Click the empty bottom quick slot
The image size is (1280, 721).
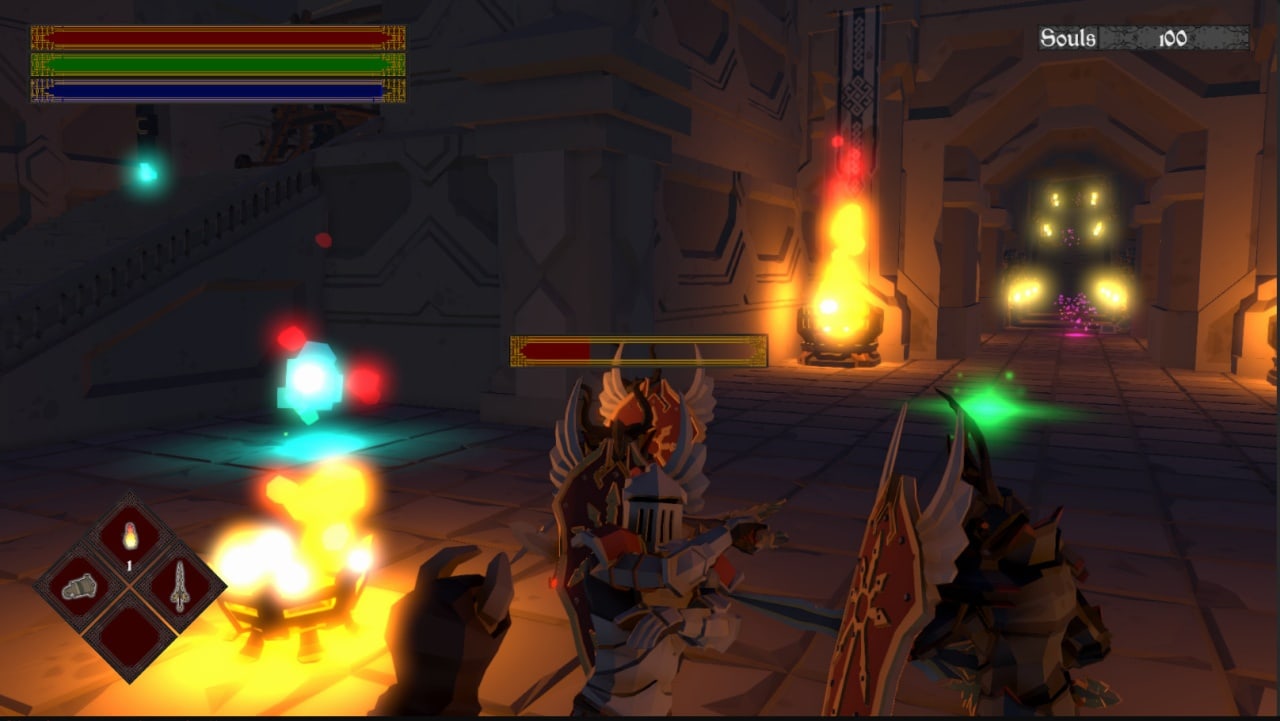[129, 636]
